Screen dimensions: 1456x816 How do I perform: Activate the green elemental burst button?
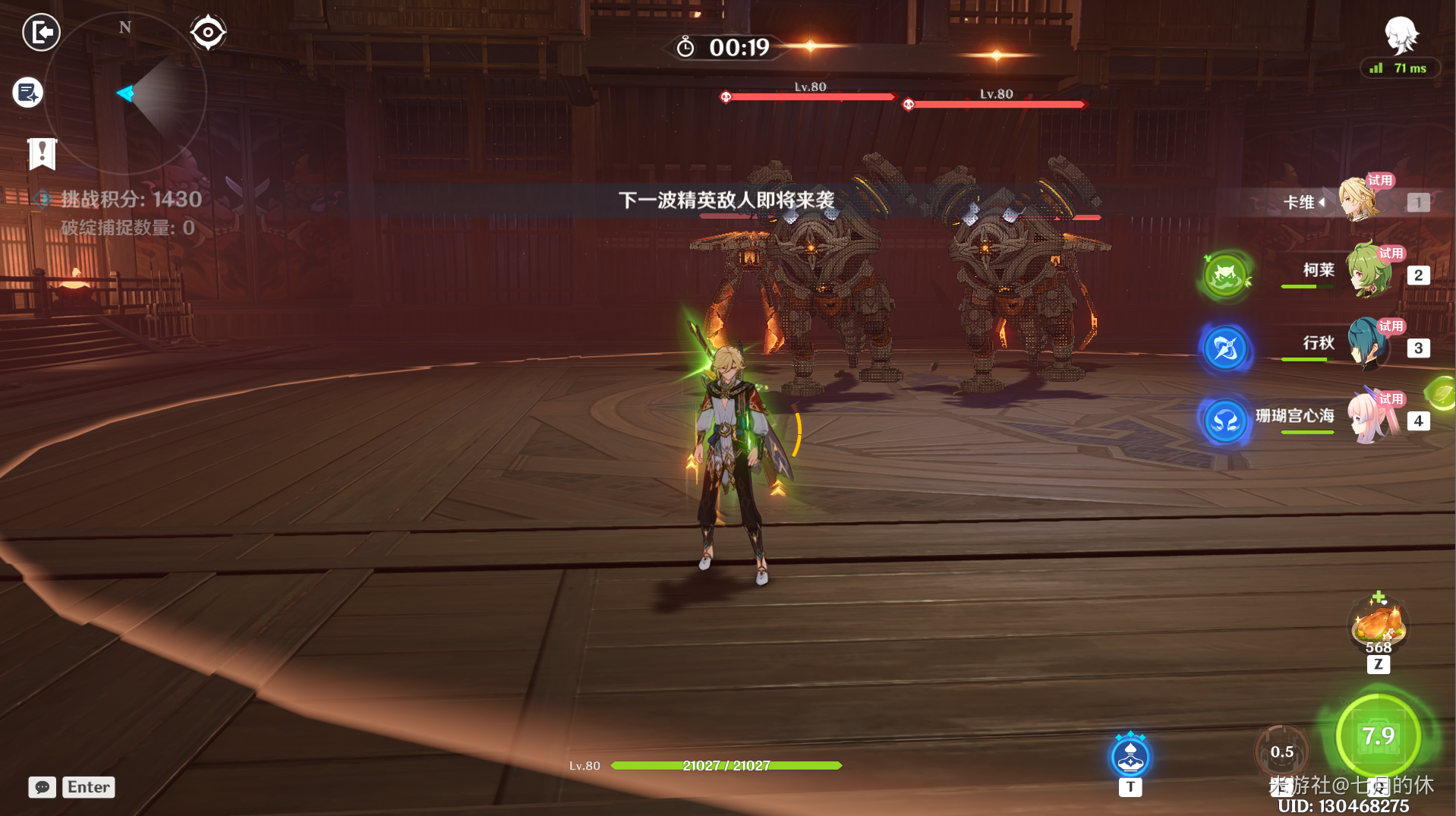click(x=1378, y=736)
